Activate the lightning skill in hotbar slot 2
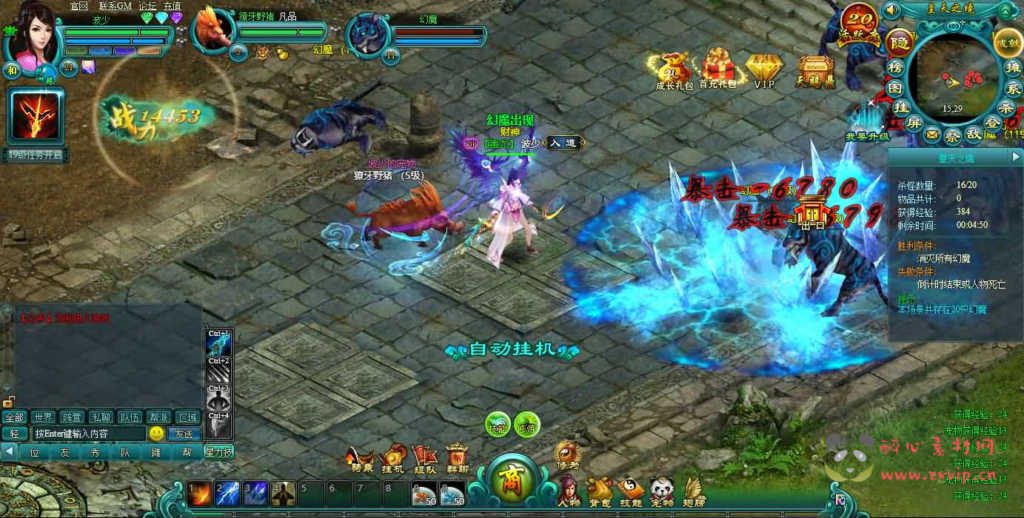The height and width of the screenshot is (518, 1024). (227, 493)
